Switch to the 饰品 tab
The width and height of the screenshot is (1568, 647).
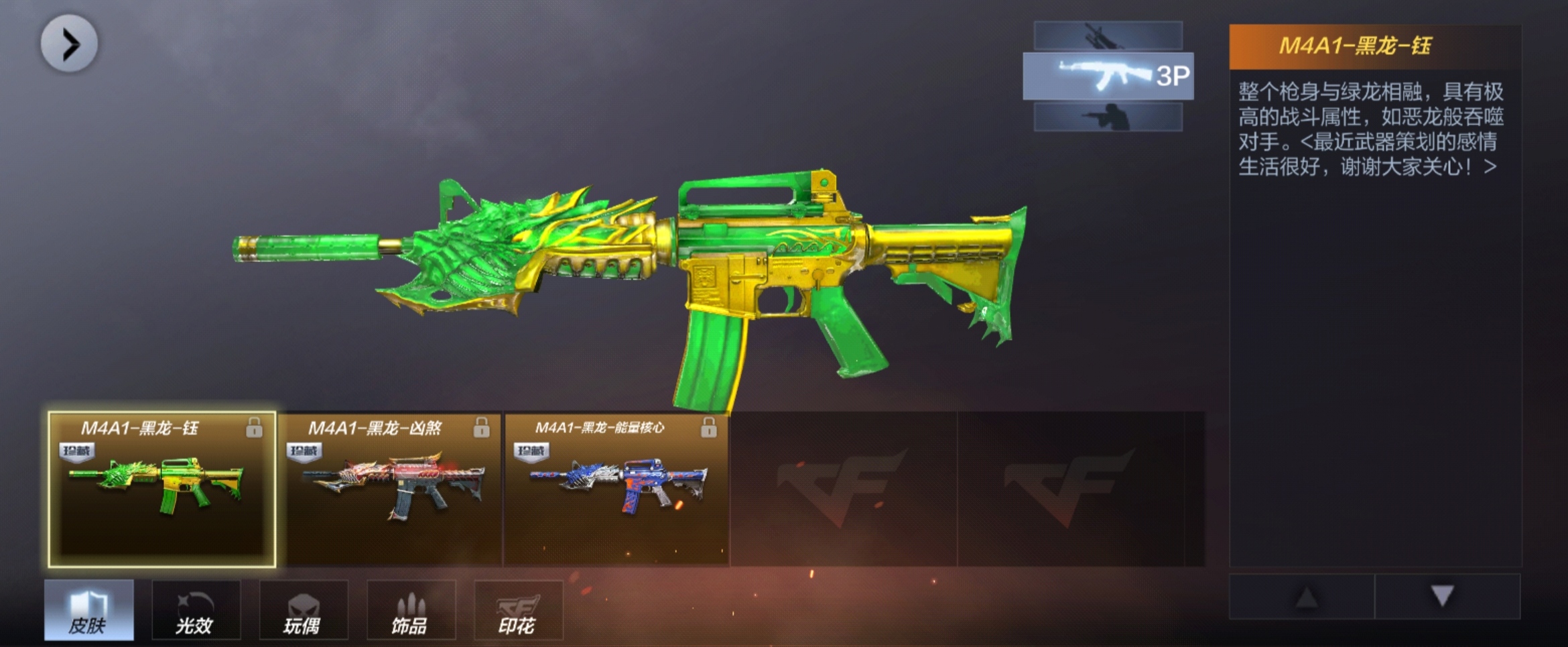pyautogui.click(x=410, y=610)
